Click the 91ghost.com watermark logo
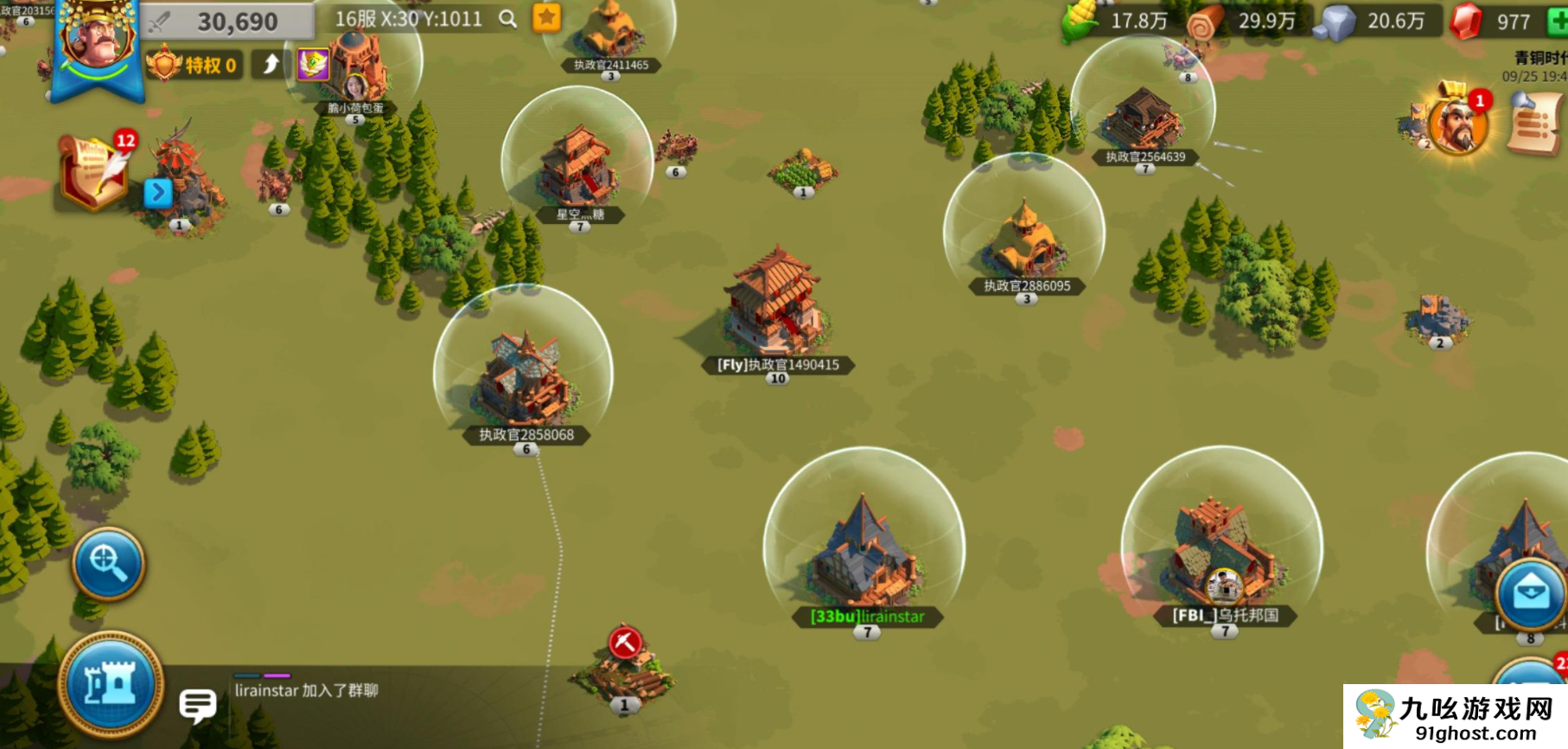The width and height of the screenshot is (1568, 749). (1456, 716)
